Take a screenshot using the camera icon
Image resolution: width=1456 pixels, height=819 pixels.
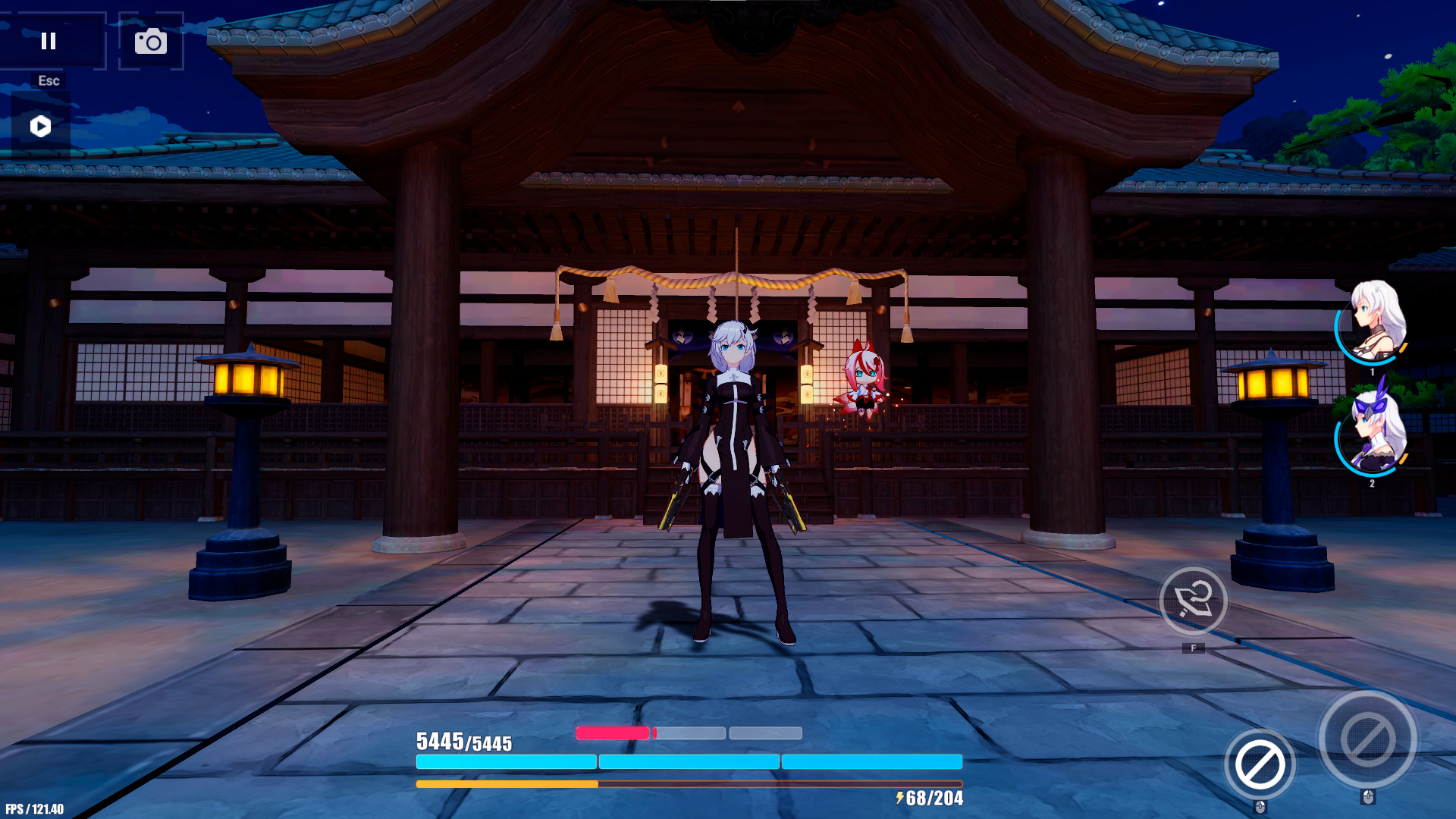pyautogui.click(x=150, y=42)
